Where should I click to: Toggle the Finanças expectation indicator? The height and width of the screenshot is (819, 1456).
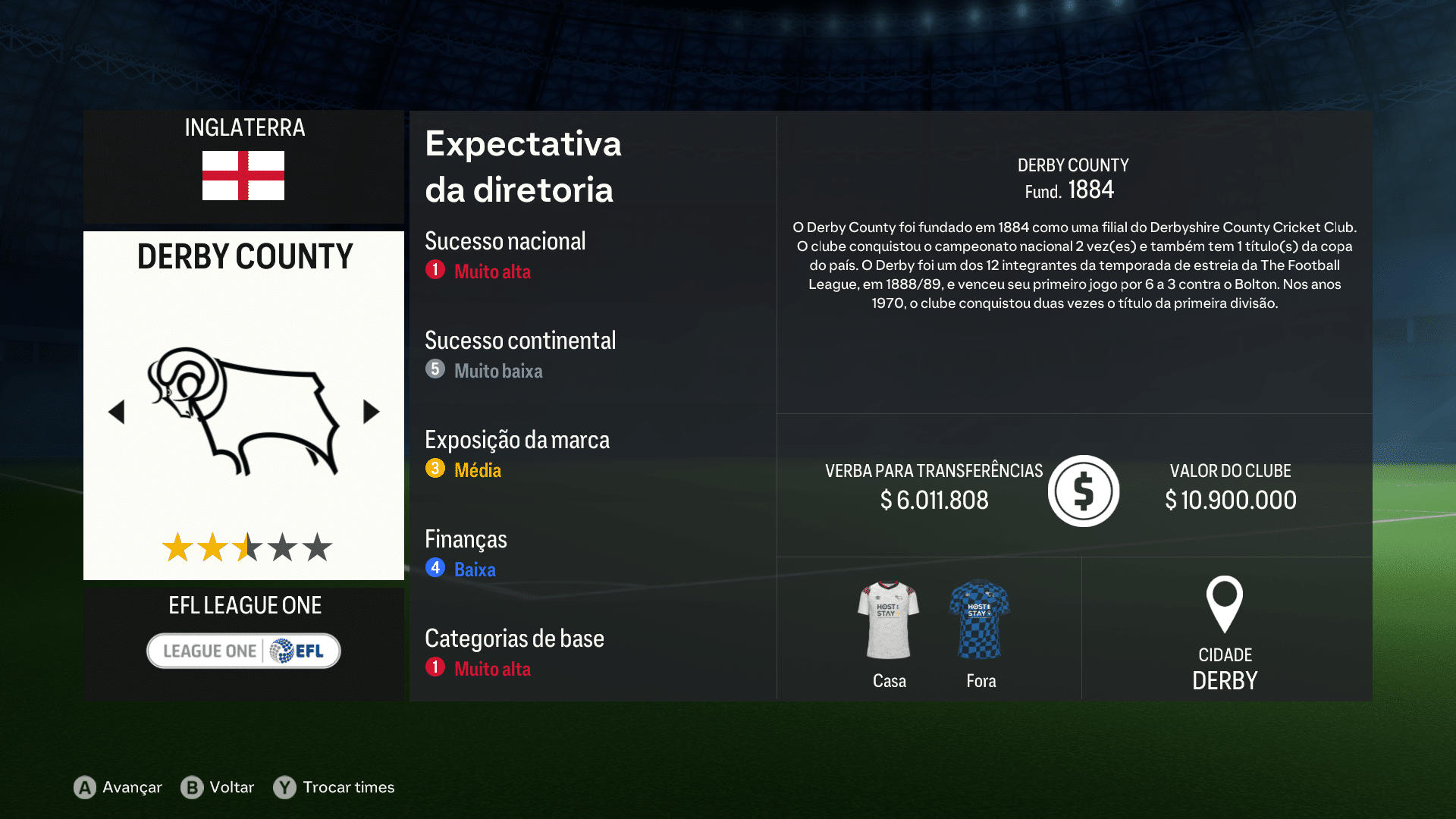point(435,569)
